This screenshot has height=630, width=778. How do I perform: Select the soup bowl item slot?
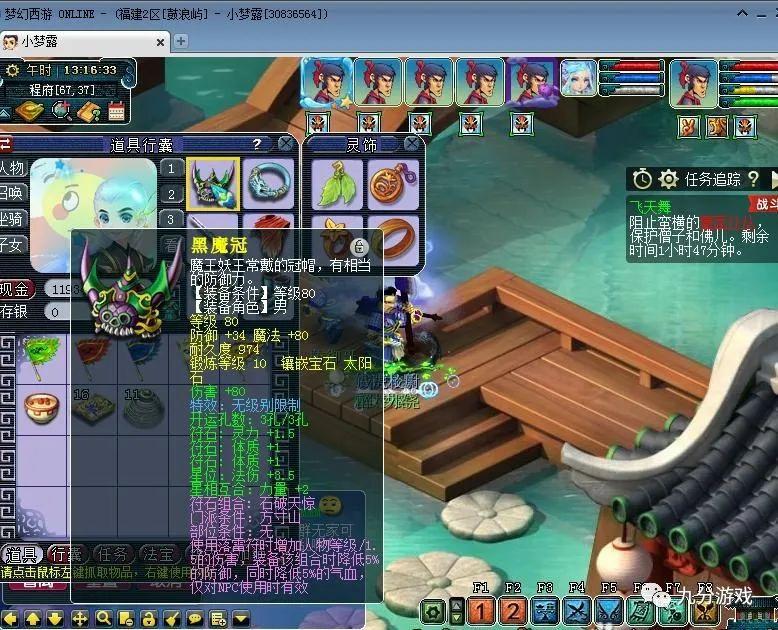[x=42, y=407]
